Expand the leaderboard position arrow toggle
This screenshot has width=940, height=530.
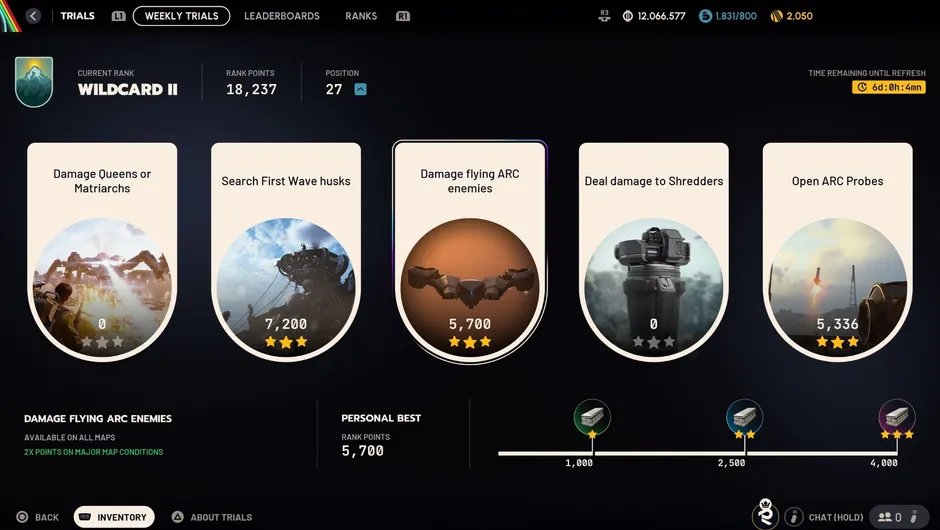tap(361, 89)
